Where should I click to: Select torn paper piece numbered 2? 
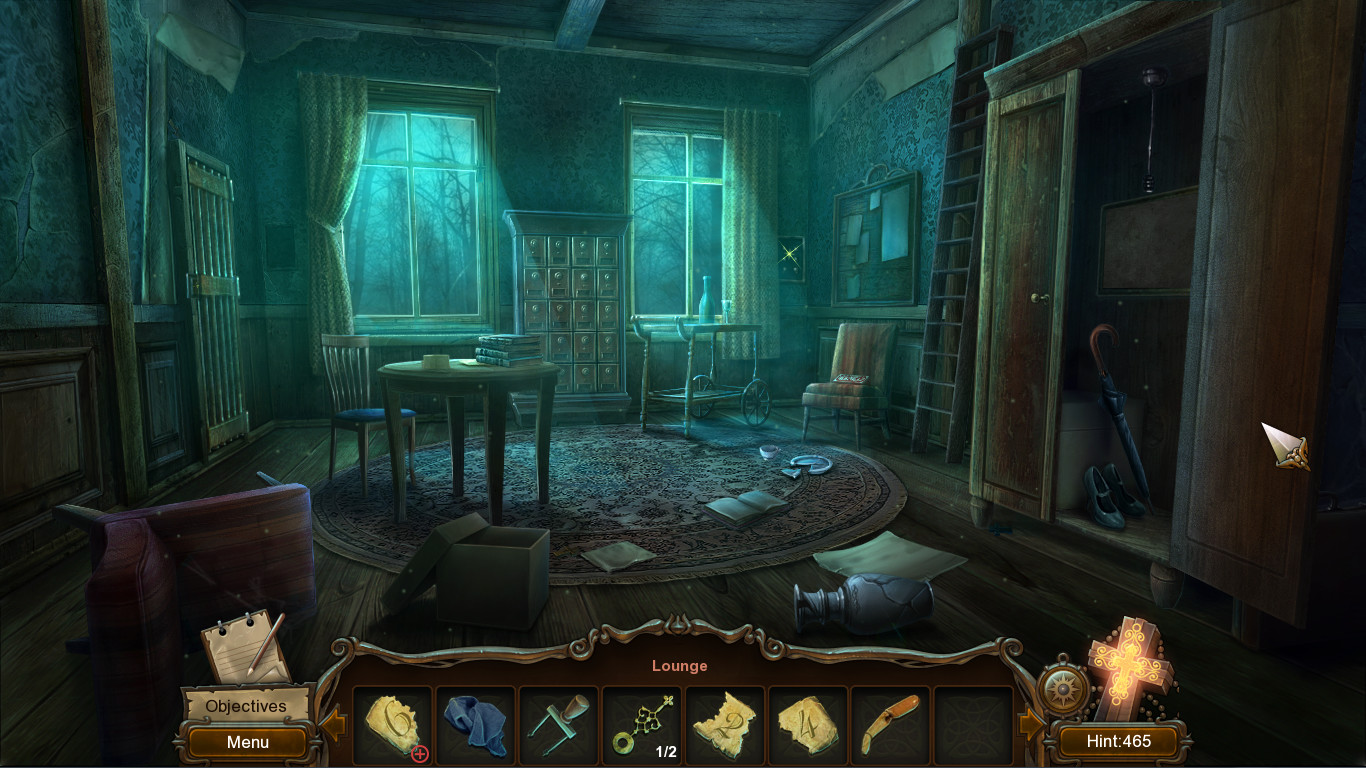(724, 722)
